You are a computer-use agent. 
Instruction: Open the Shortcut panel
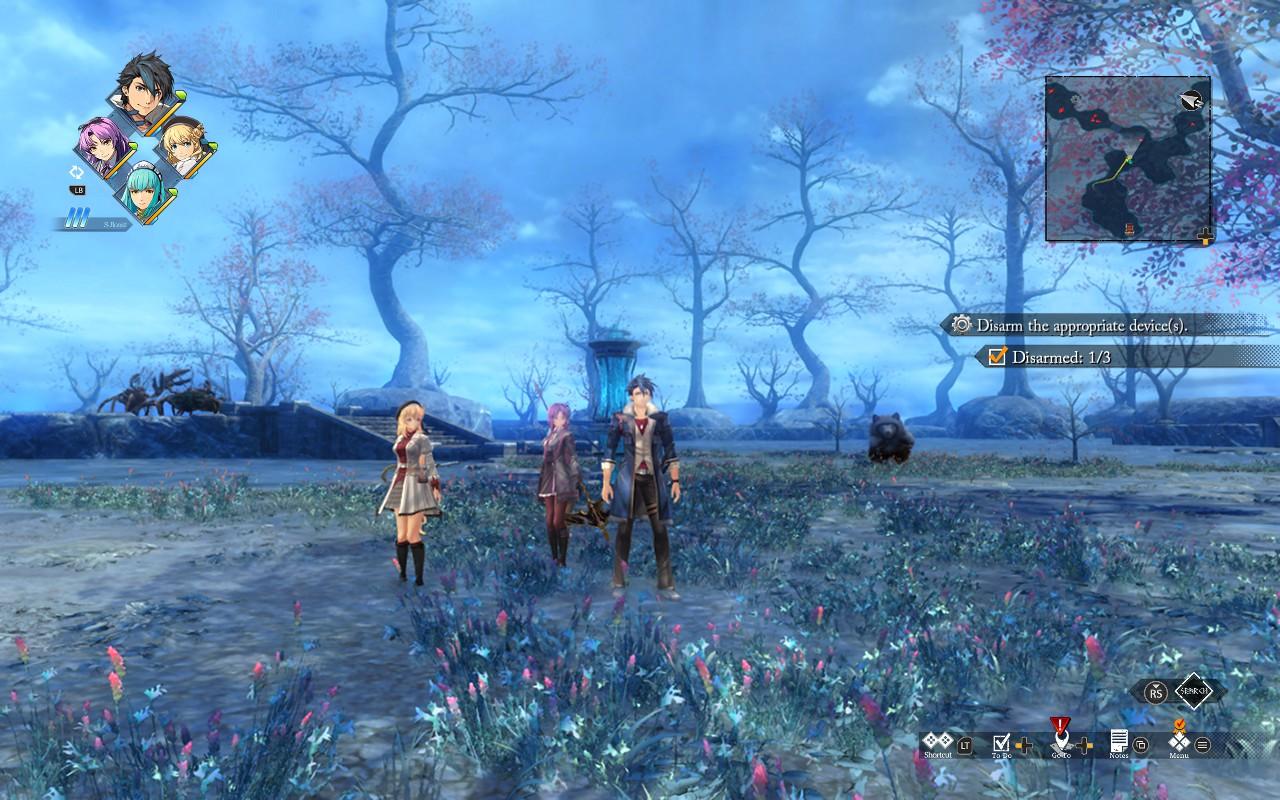[x=938, y=743]
